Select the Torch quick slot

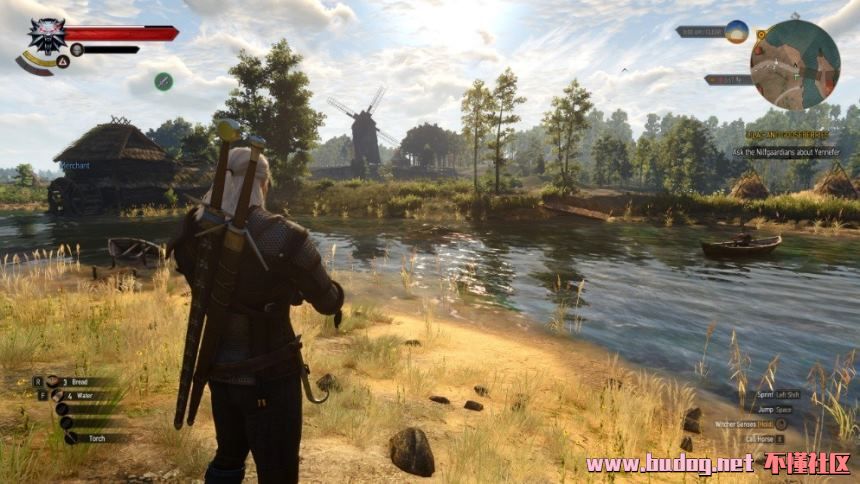[95, 438]
